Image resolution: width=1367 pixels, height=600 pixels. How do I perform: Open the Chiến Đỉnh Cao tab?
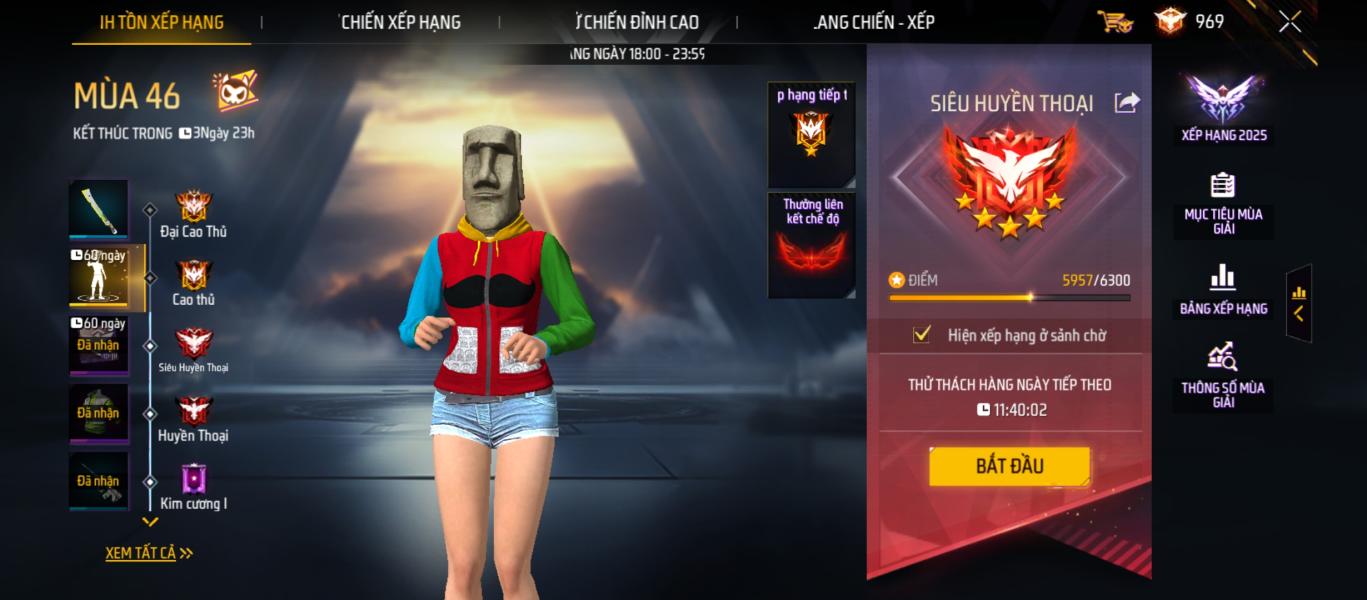point(637,22)
